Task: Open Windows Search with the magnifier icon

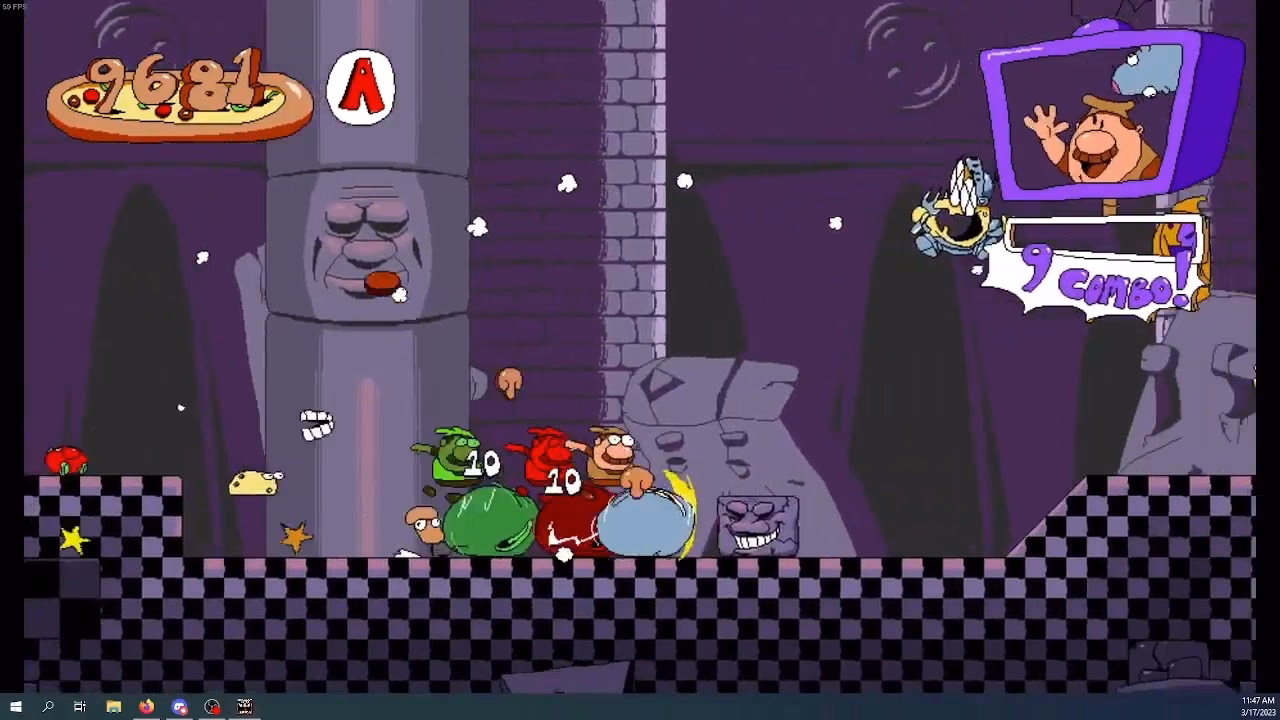Action: pos(48,706)
